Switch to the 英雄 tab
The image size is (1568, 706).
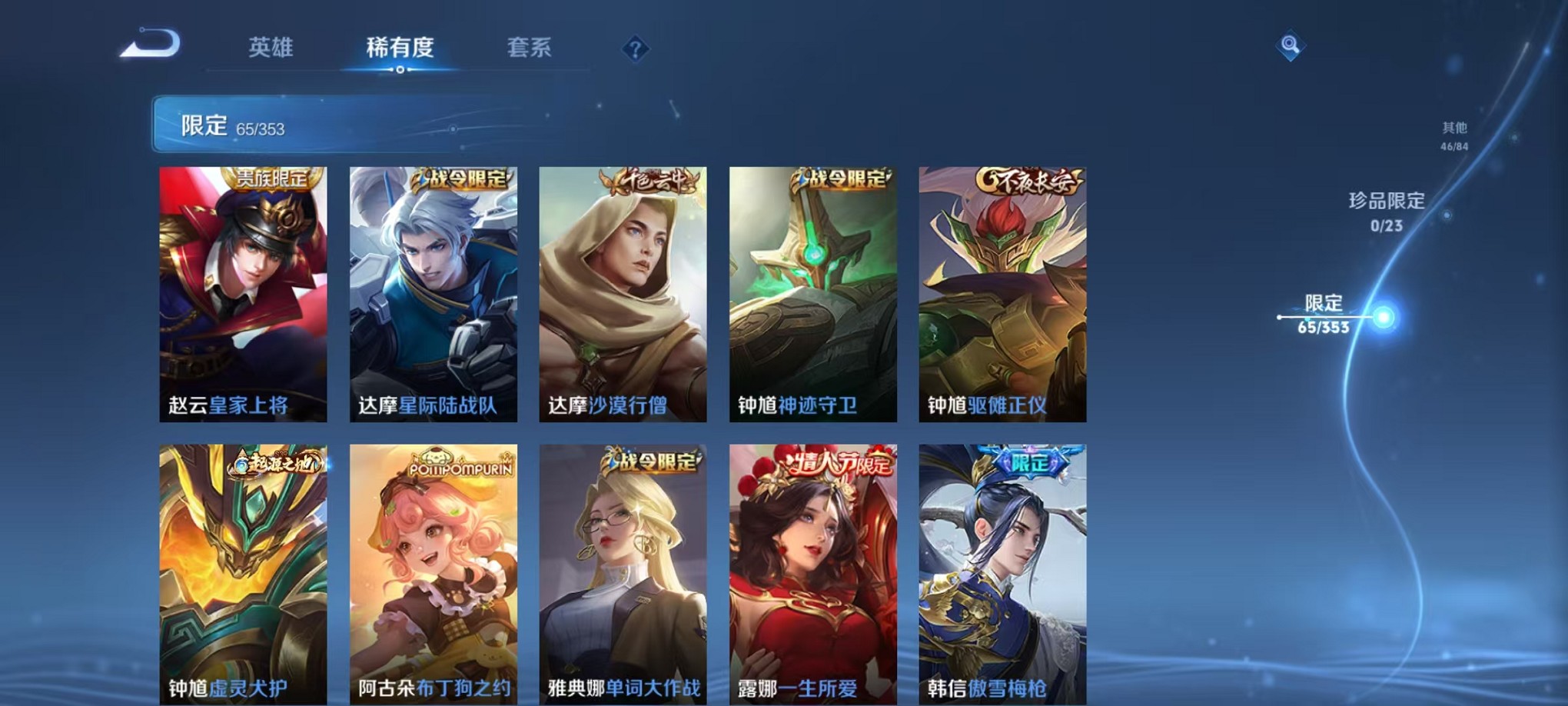[268, 48]
